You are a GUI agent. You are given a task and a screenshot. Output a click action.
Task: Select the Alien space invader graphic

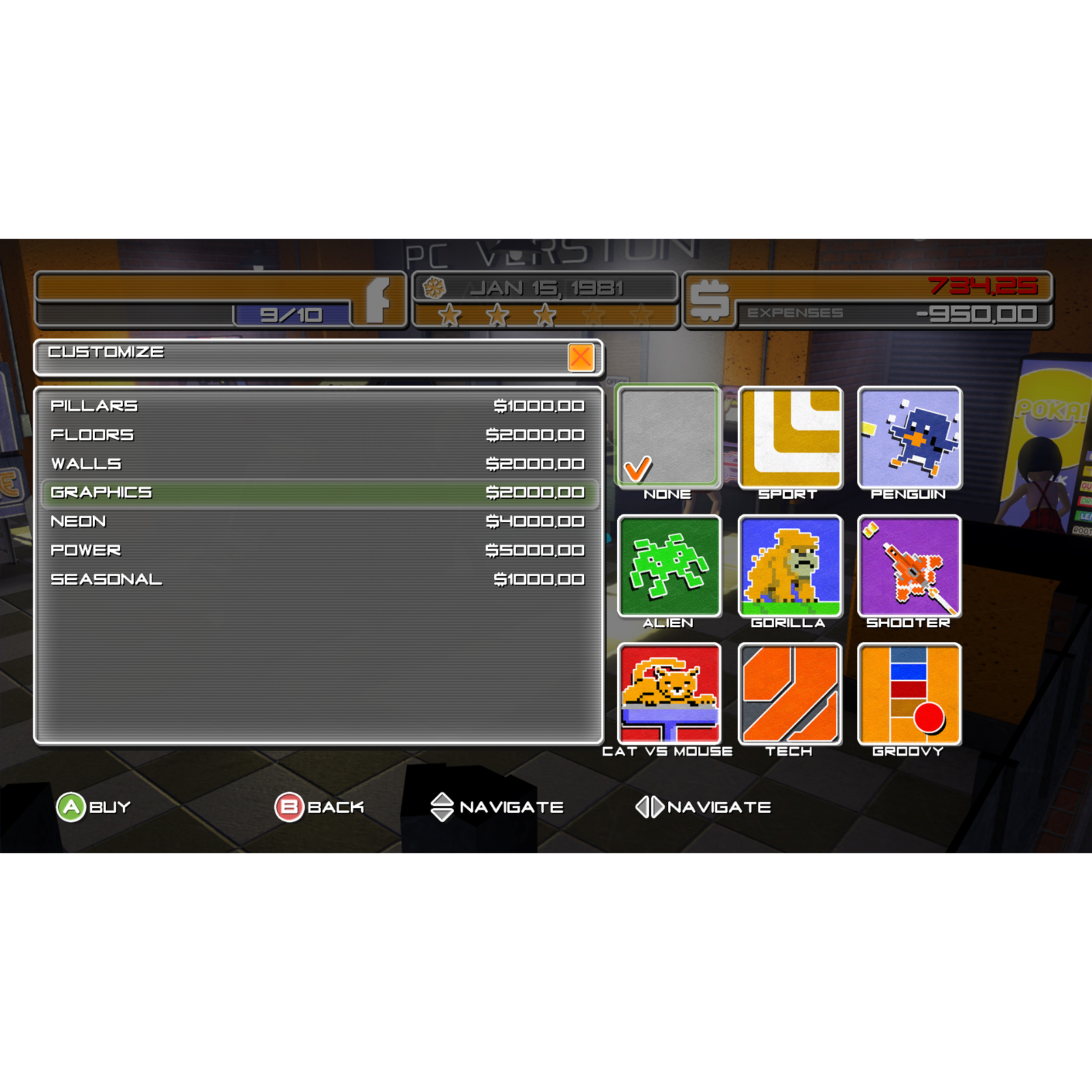coord(670,566)
